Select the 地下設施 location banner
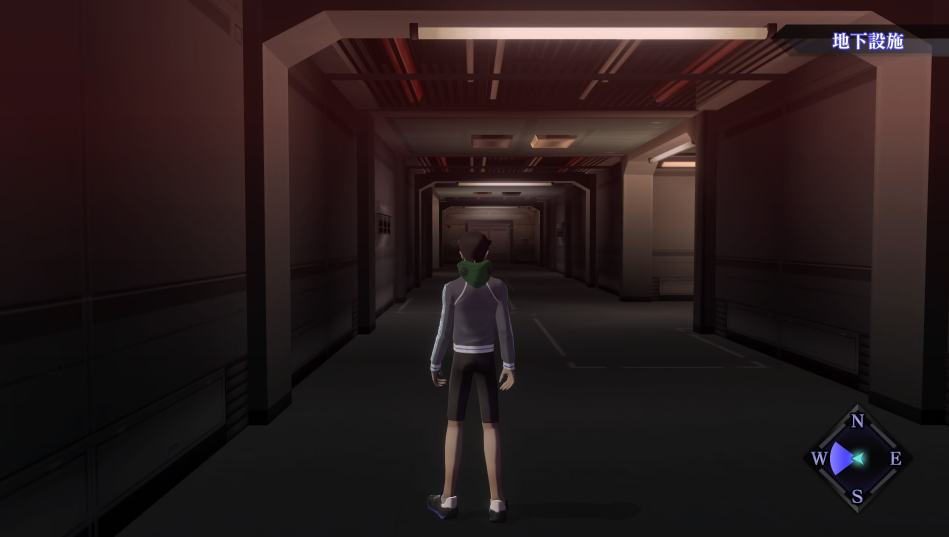The height and width of the screenshot is (537, 949). [867, 42]
